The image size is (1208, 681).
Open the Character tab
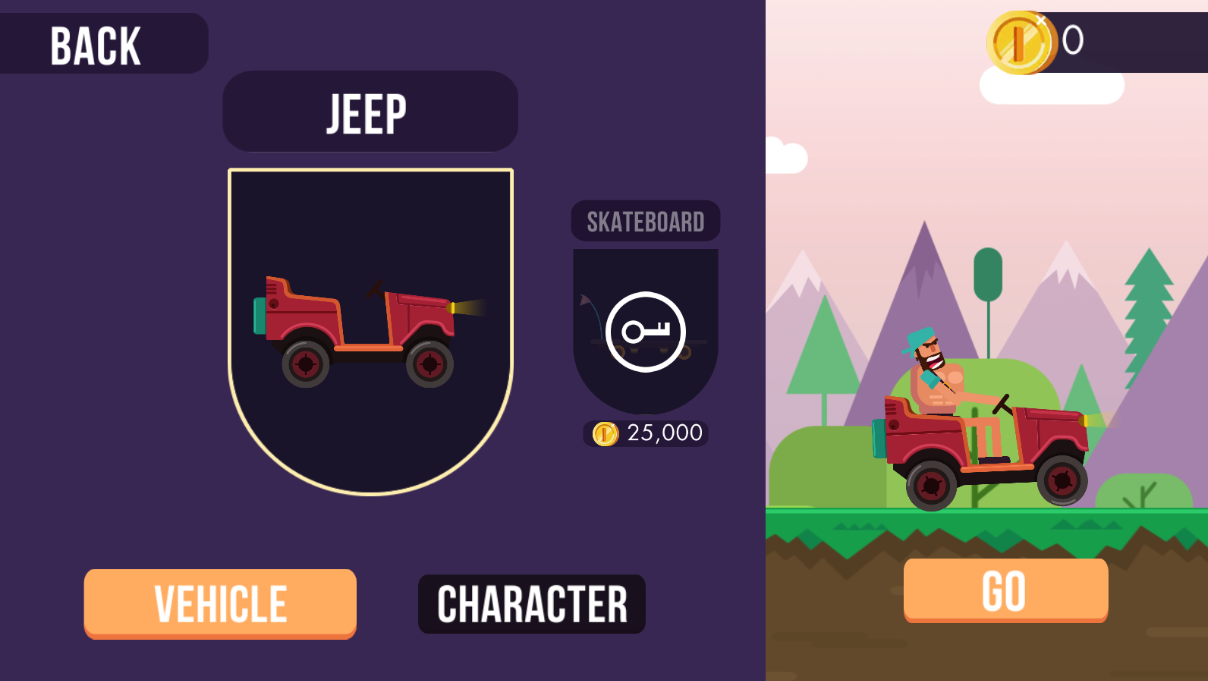click(x=532, y=604)
